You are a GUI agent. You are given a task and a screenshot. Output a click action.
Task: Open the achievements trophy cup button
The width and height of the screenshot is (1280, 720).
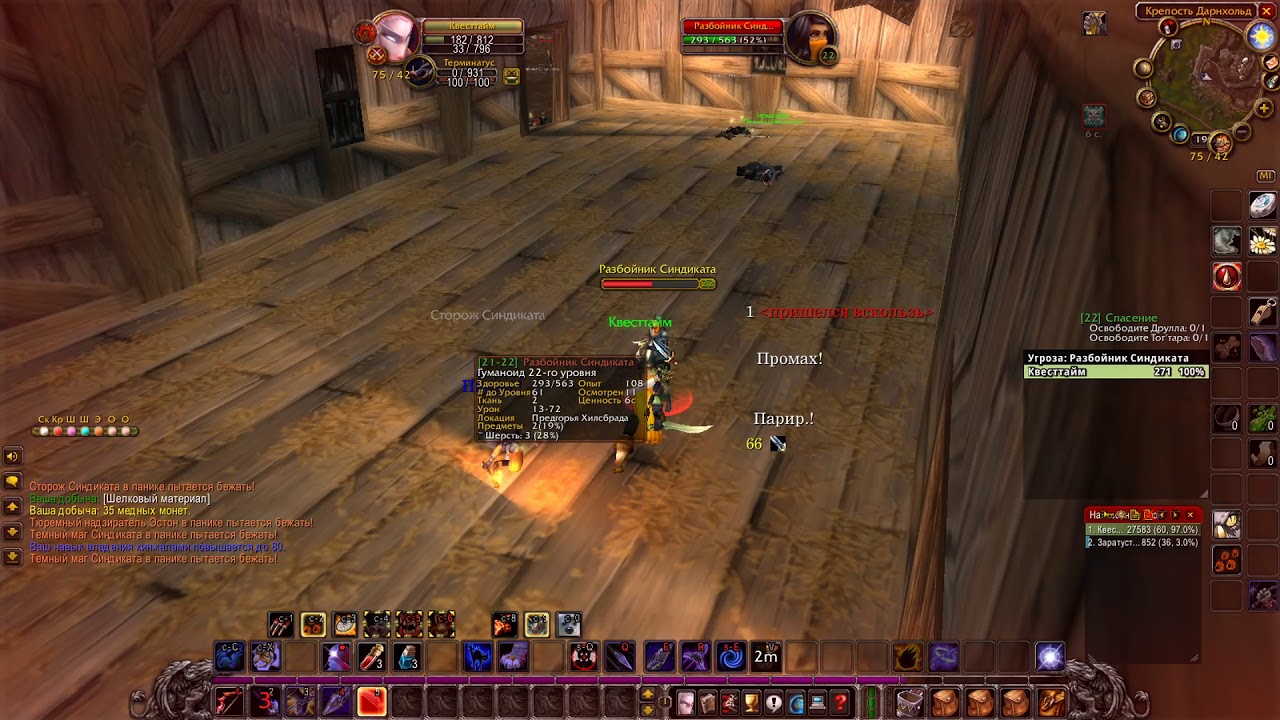(752, 703)
